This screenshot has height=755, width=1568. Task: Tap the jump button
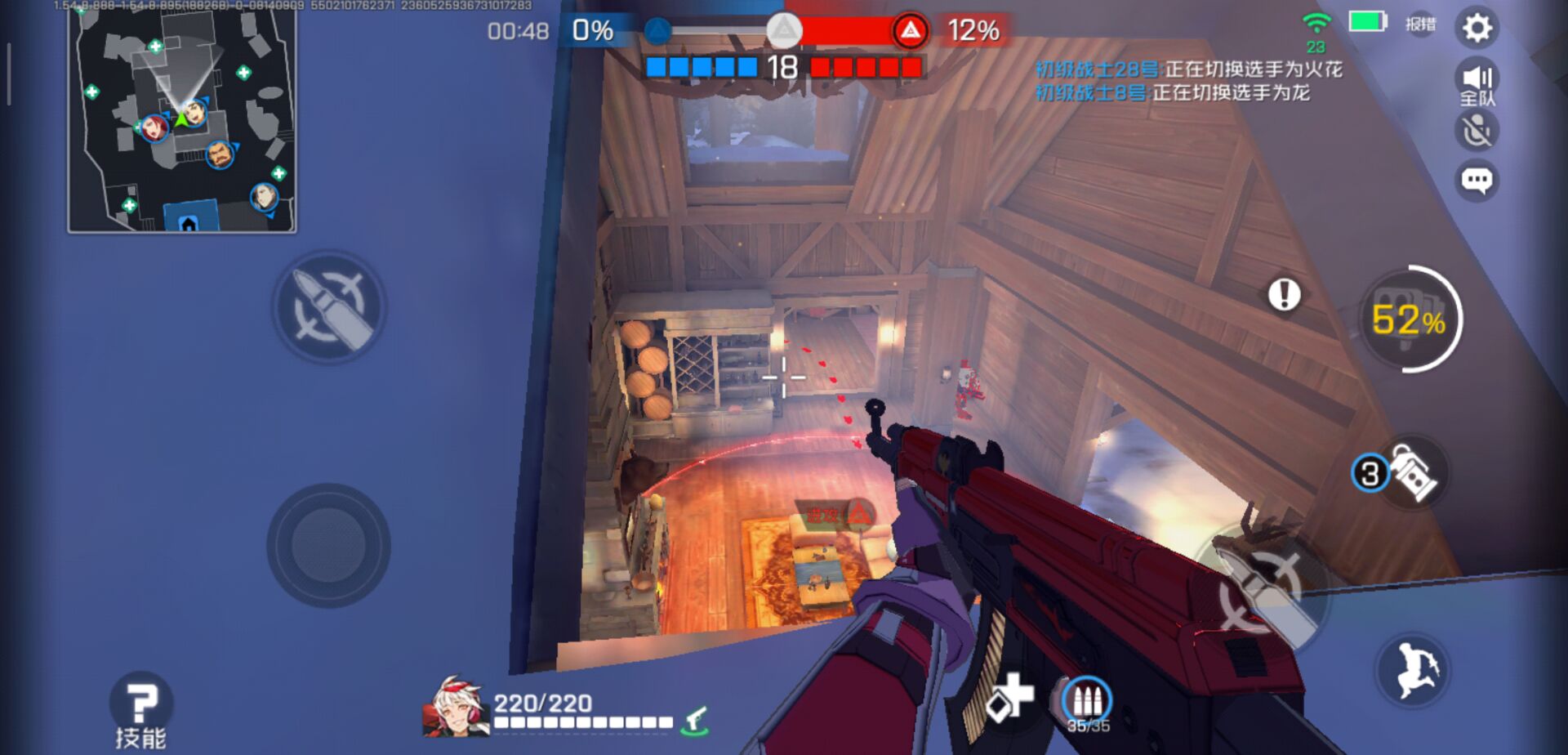1415,671
